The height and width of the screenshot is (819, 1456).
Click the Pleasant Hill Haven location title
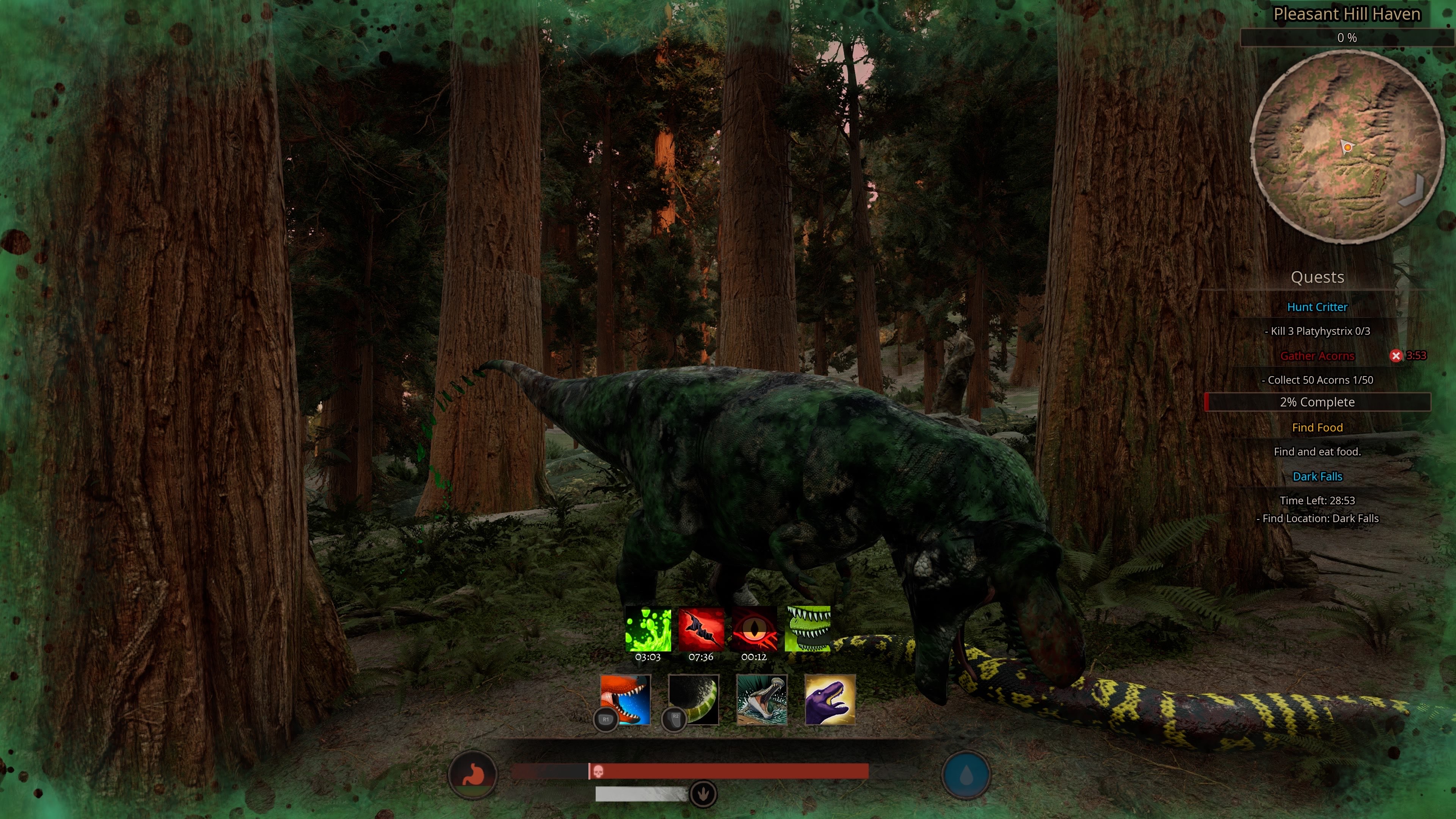pos(1347,14)
